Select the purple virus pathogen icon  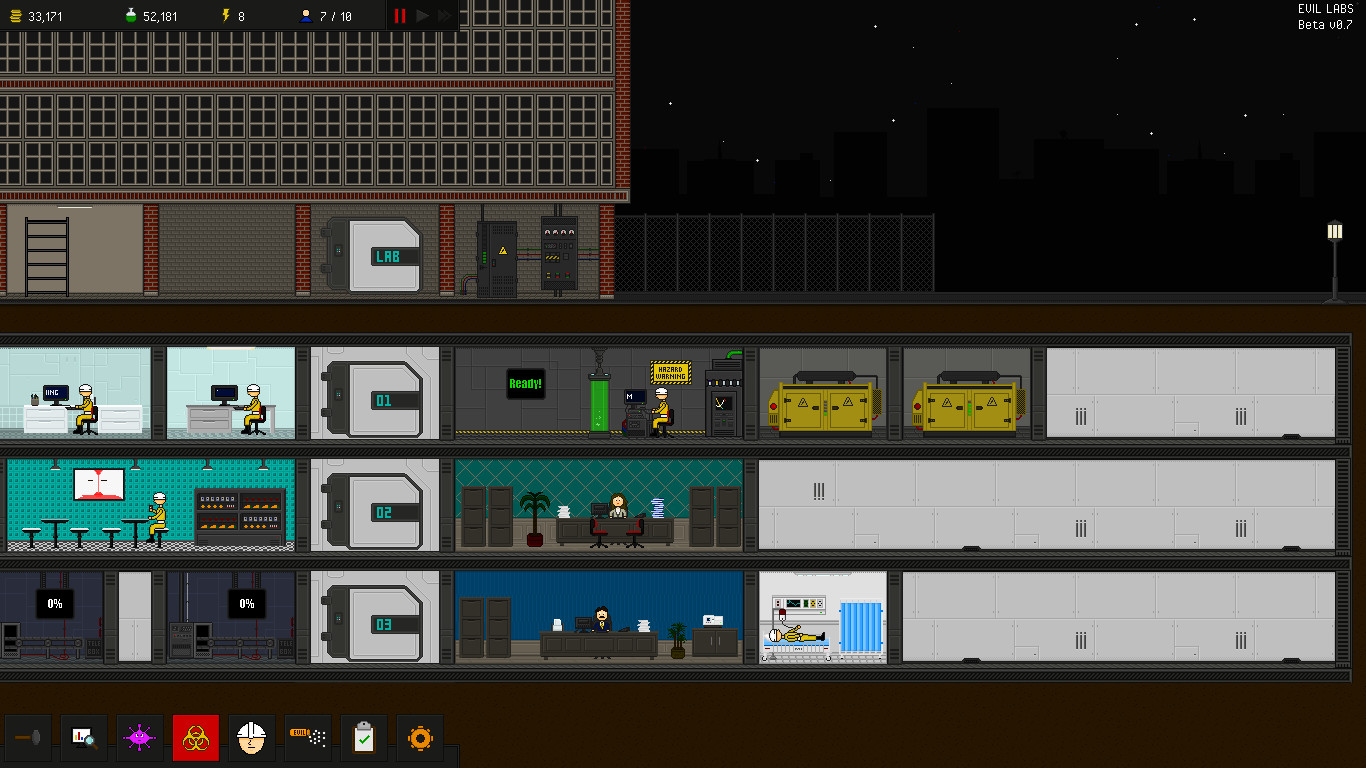click(140, 737)
